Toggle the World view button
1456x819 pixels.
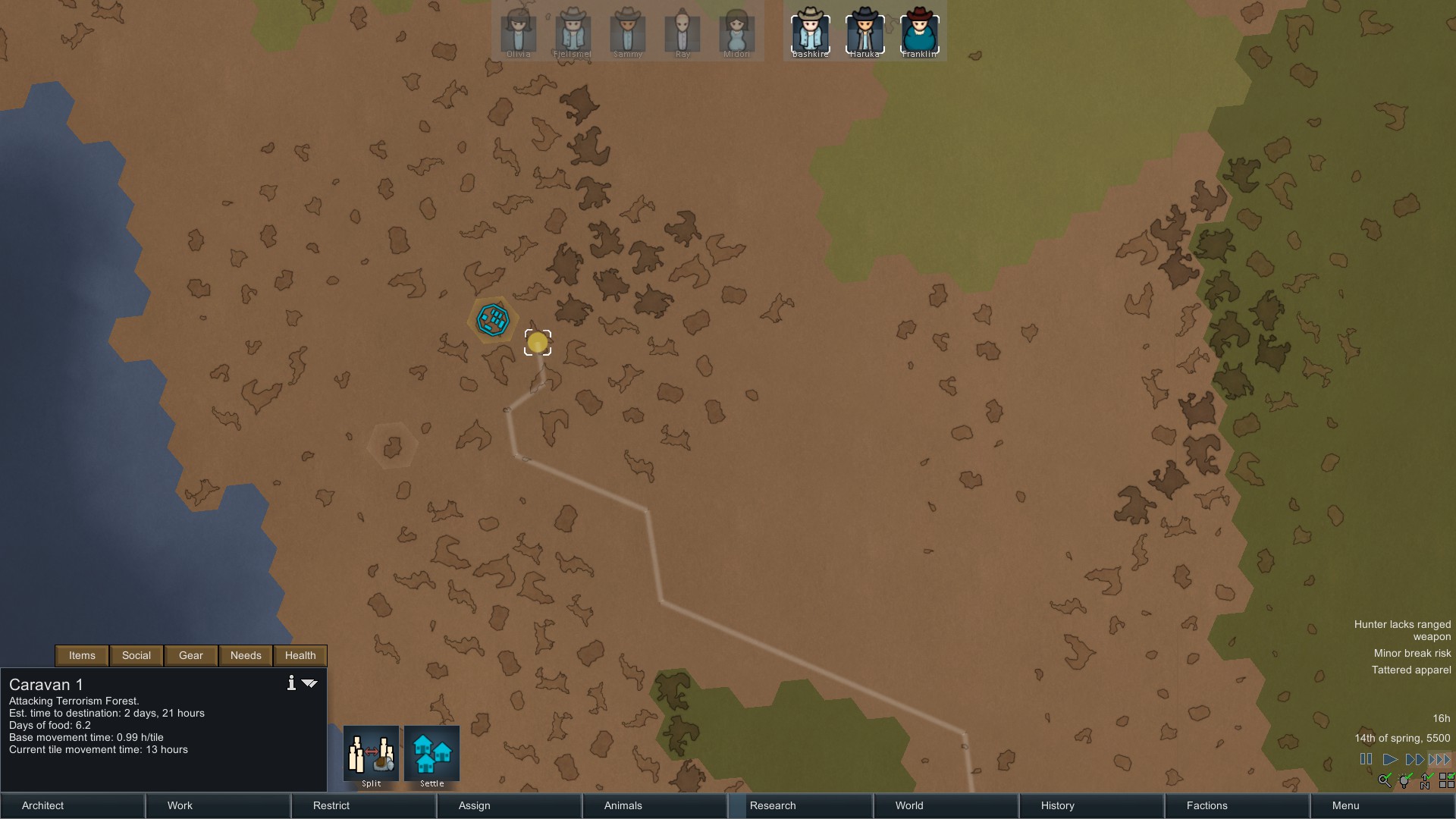click(946, 805)
